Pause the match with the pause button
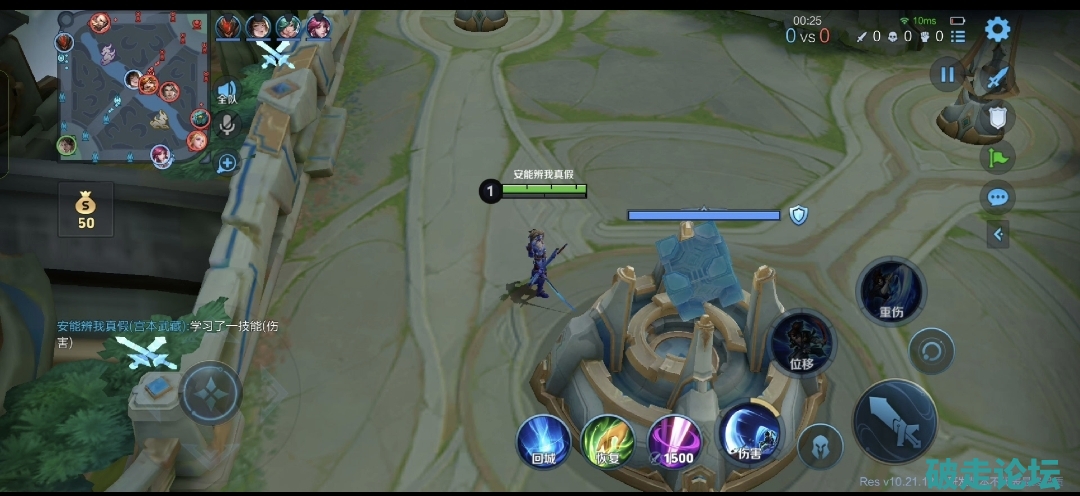Image resolution: width=1080 pixels, height=496 pixels. click(946, 74)
